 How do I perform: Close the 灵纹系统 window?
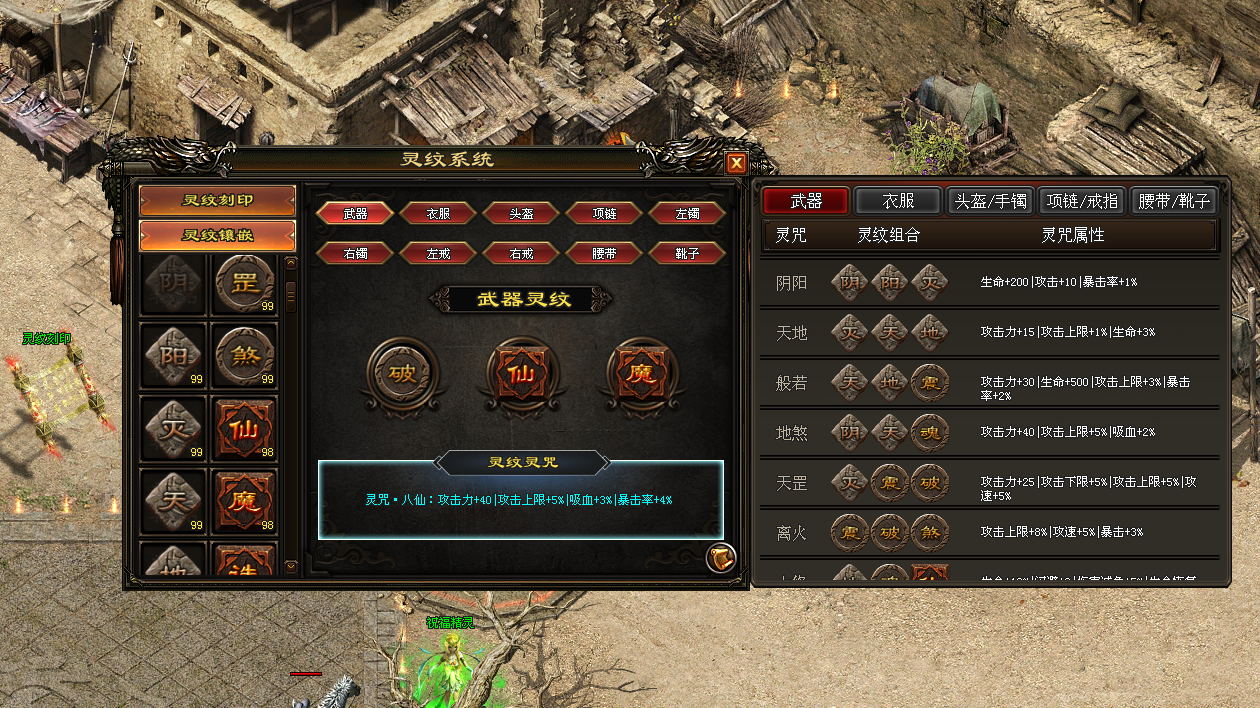pos(736,163)
